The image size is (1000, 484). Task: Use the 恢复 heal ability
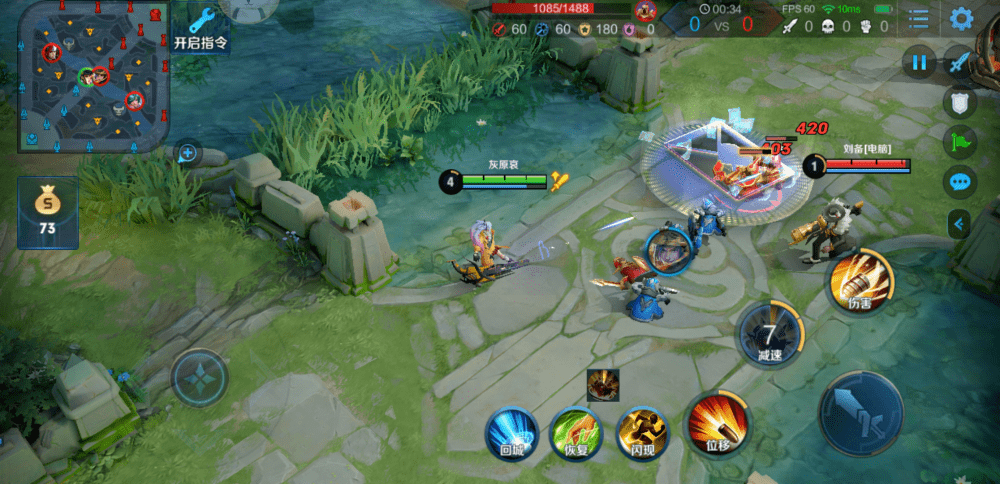[576, 433]
